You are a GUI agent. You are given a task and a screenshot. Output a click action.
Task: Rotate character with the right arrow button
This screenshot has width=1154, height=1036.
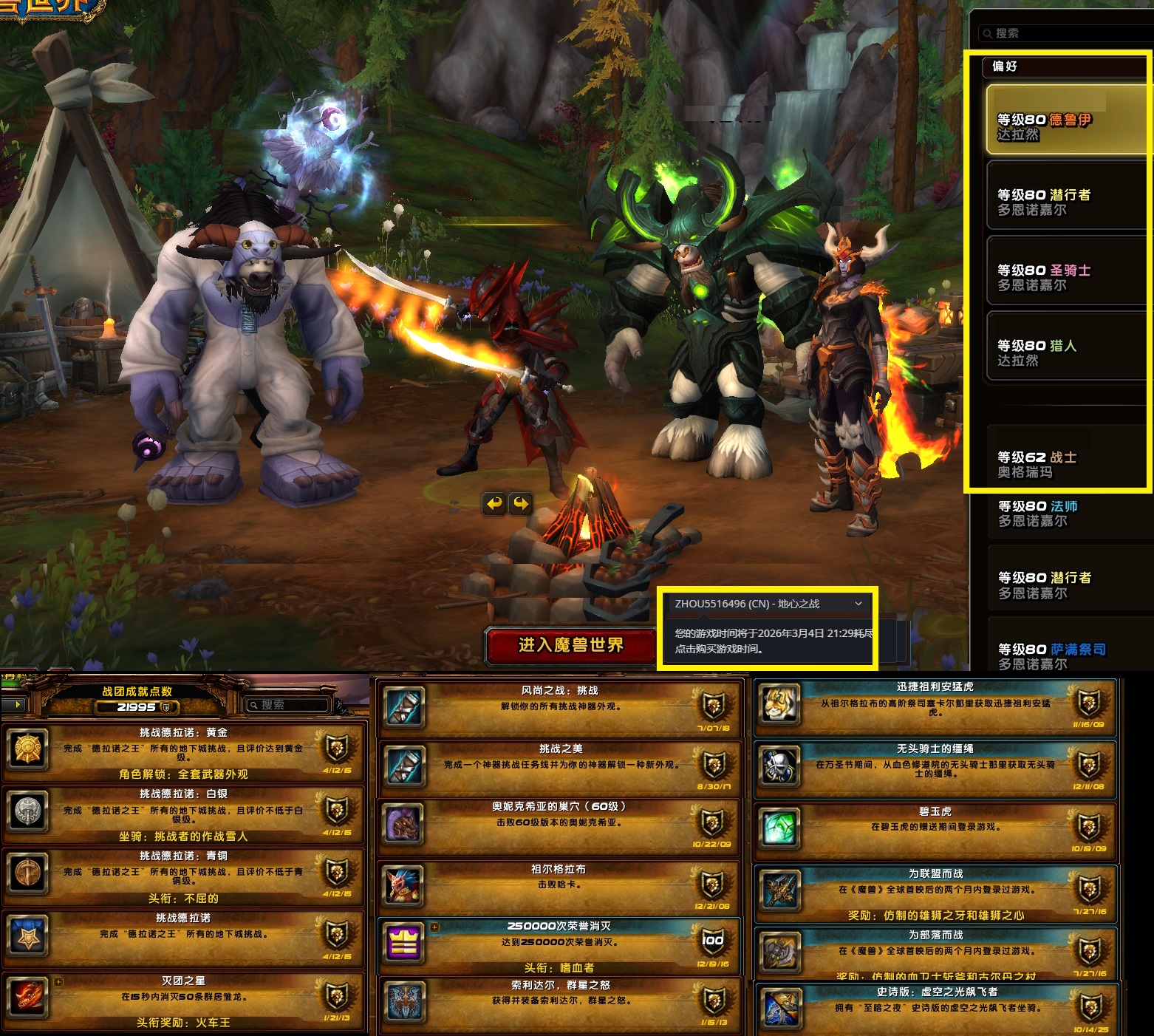tap(522, 504)
